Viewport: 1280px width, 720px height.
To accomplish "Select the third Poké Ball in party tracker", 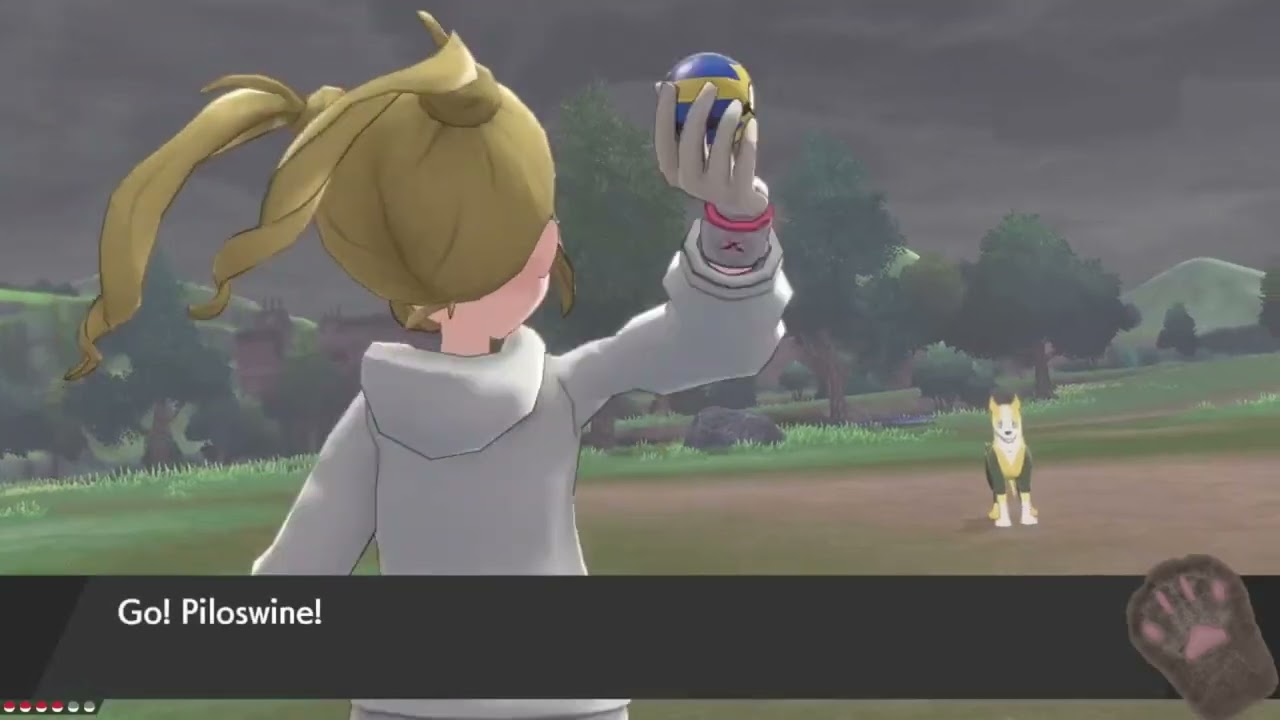I will (40, 706).
